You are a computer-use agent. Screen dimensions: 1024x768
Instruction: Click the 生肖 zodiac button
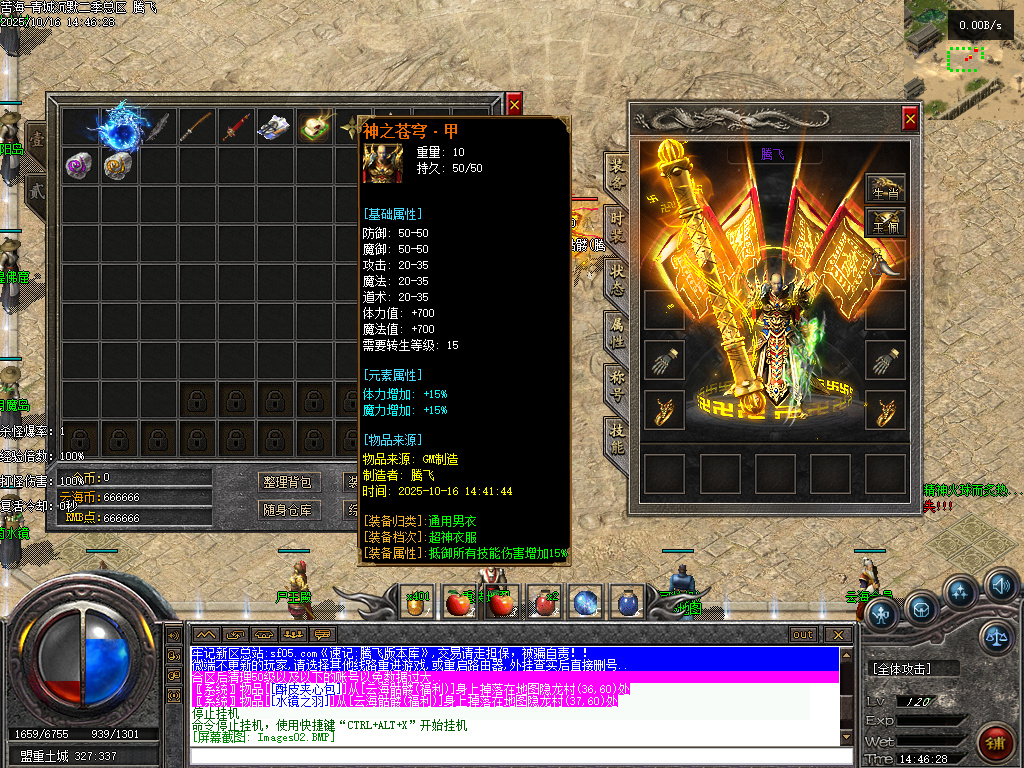point(885,188)
